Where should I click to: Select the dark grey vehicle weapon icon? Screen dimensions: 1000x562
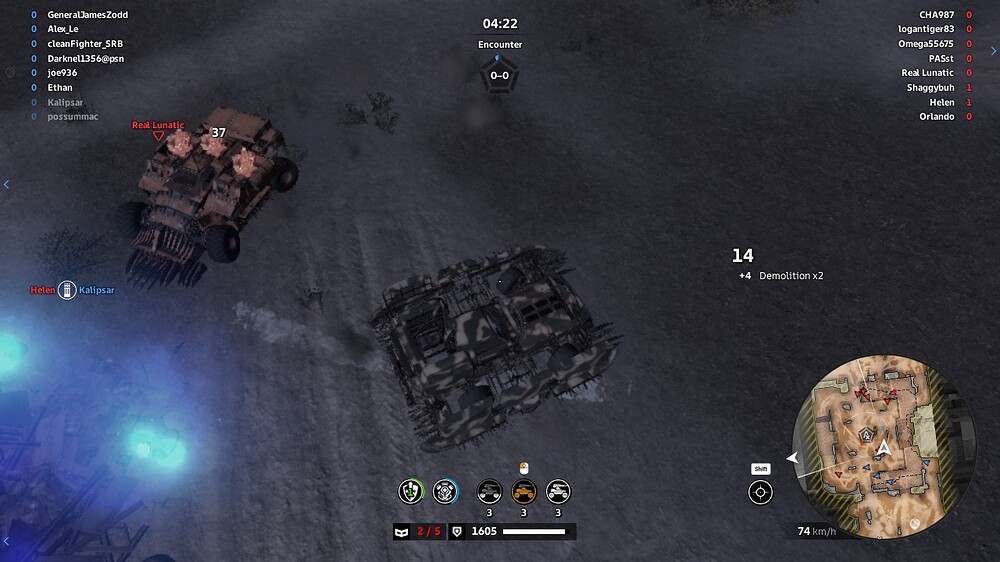489,491
